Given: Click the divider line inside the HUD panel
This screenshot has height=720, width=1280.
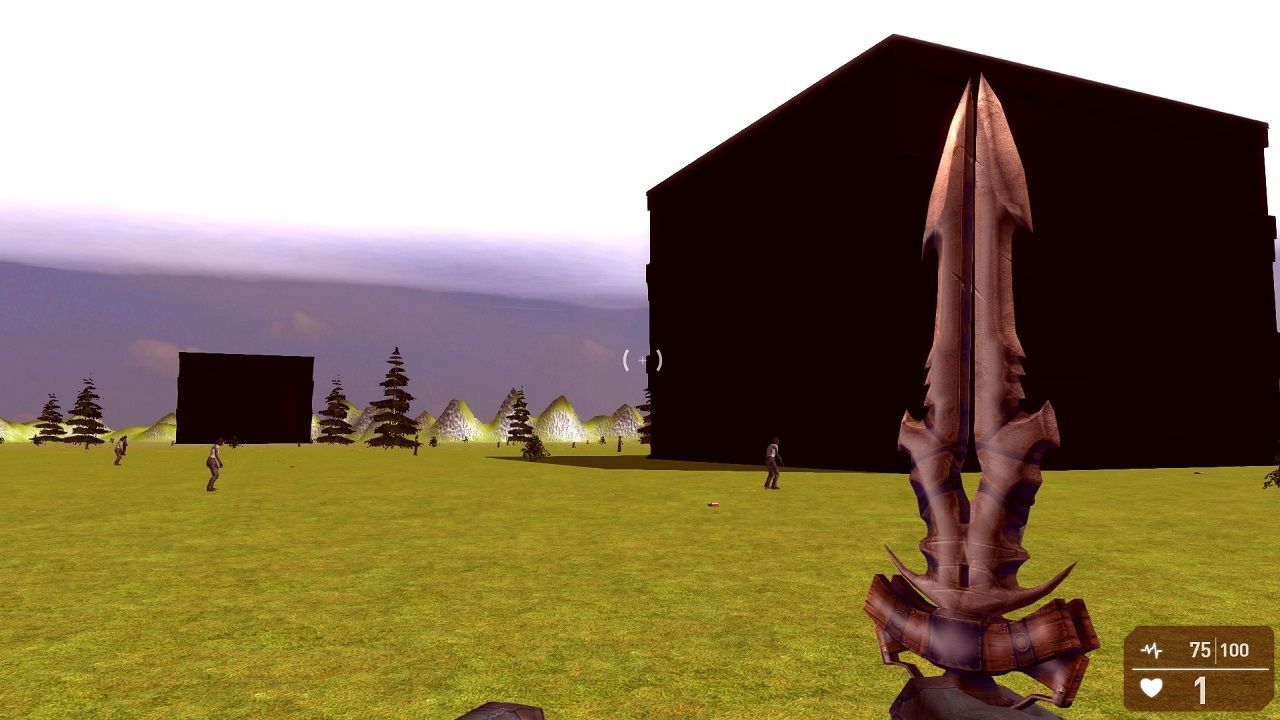Looking at the screenshot, I should (1200, 668).
